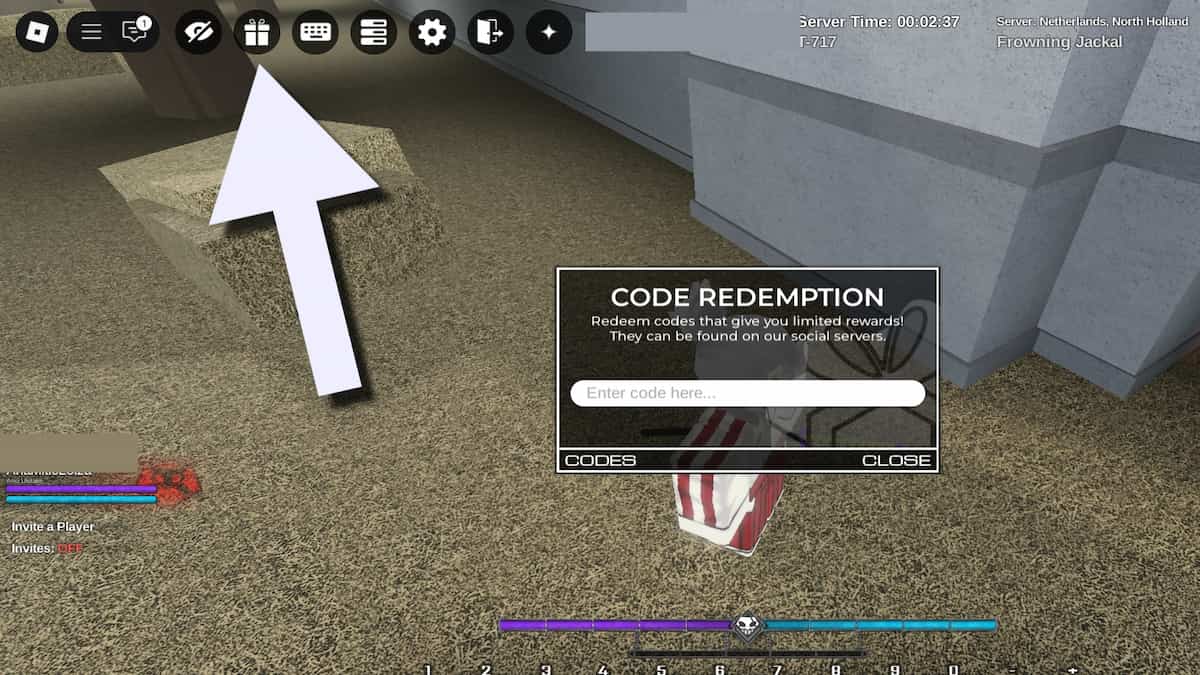This screenshot has width=1200, height=675.
Task: Click the sparkle star icon
Action: [x=549, y=32]
